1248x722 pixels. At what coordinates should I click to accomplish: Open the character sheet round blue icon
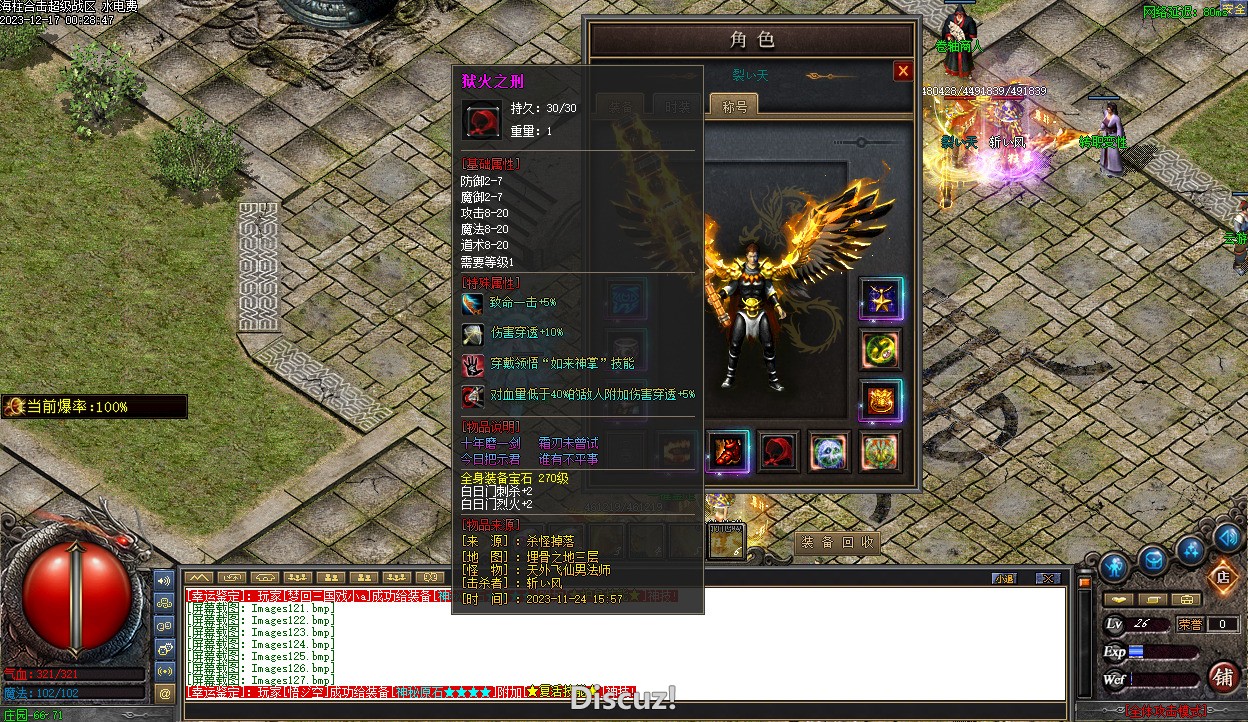coord(1113,567)
